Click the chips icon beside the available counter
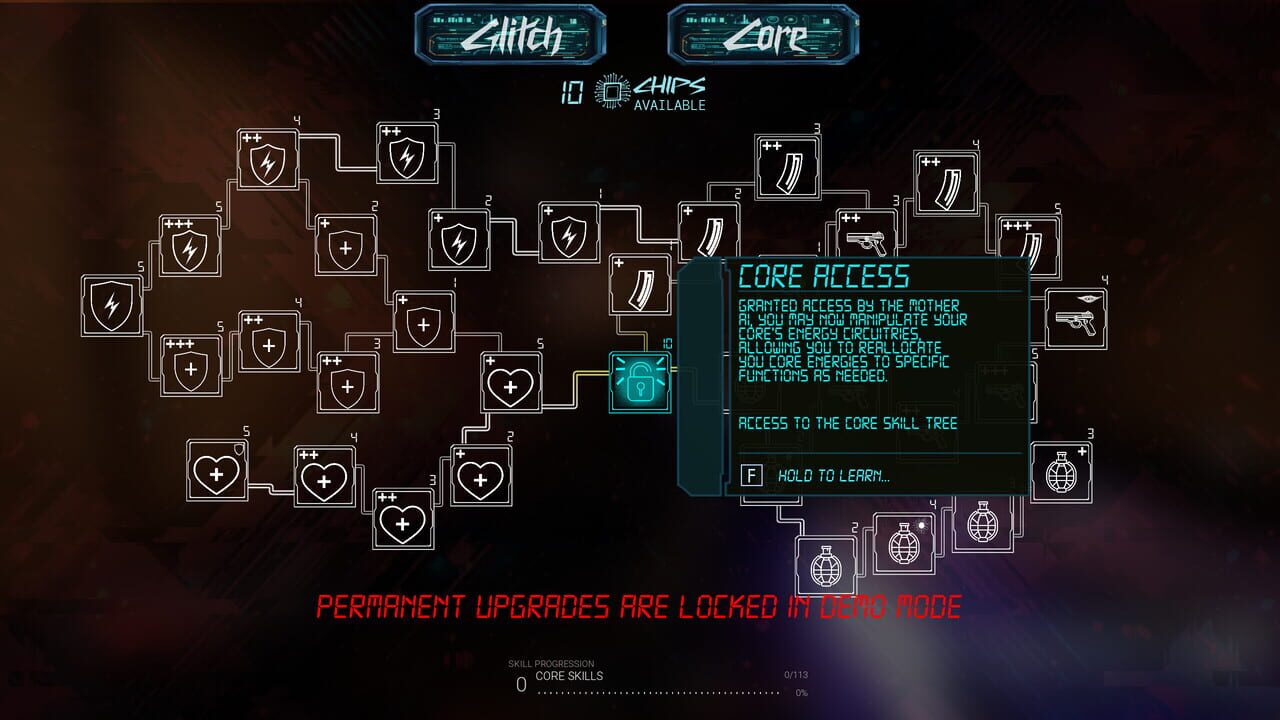The width and height of the screenshot is (1280, 720). click(608, 88)
